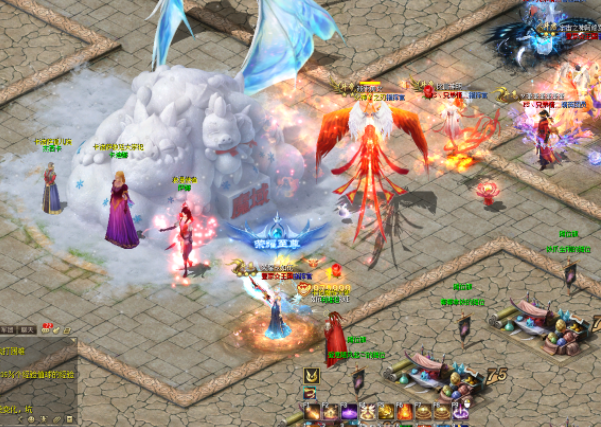Select the golden fox mask icon above the hotbar

311,375
